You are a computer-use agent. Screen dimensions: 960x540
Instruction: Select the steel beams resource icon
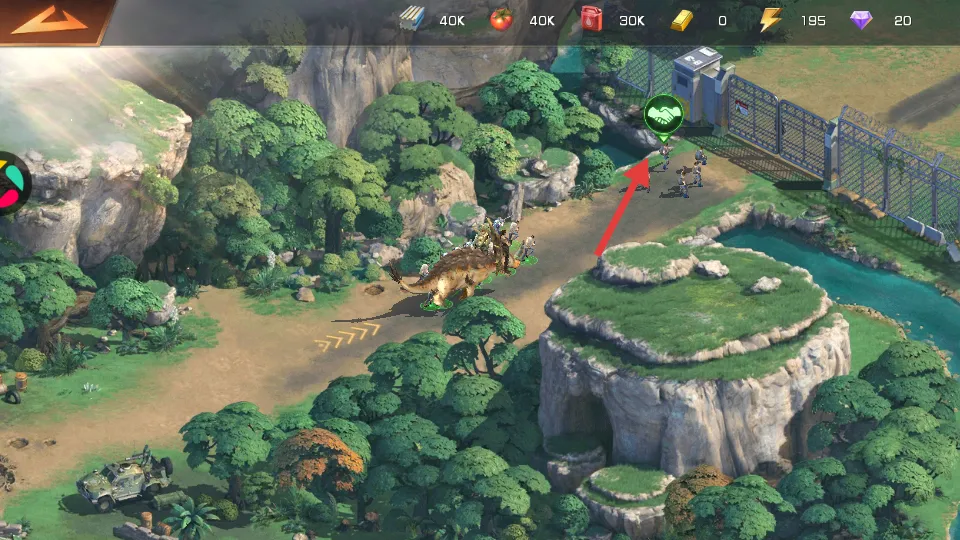pyautogui.click(x=412, y=20)
